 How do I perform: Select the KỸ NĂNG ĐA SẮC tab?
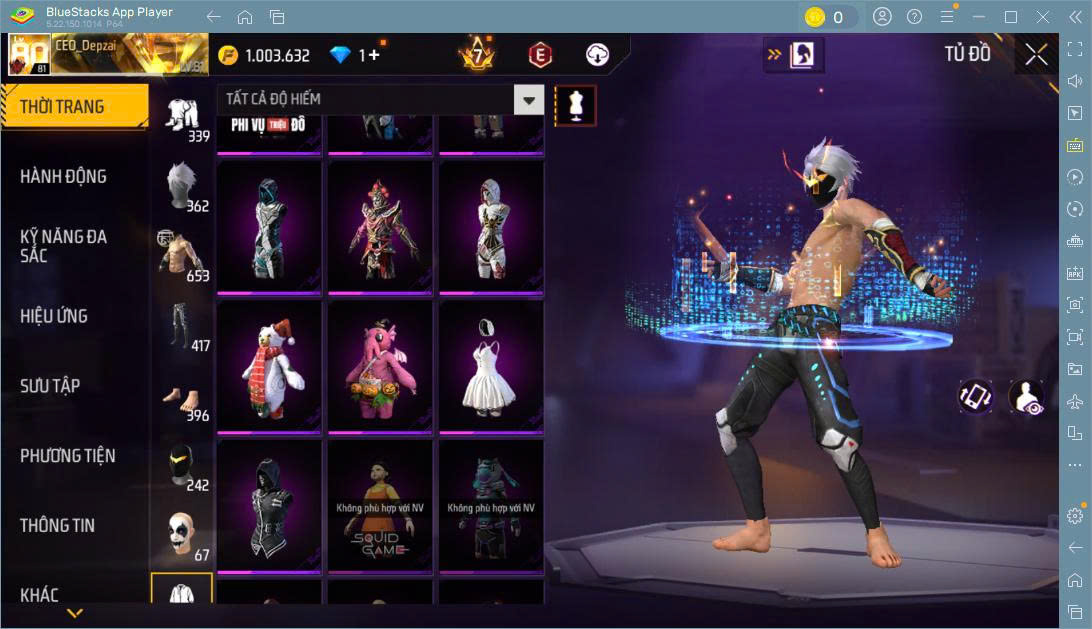point(64,246)
